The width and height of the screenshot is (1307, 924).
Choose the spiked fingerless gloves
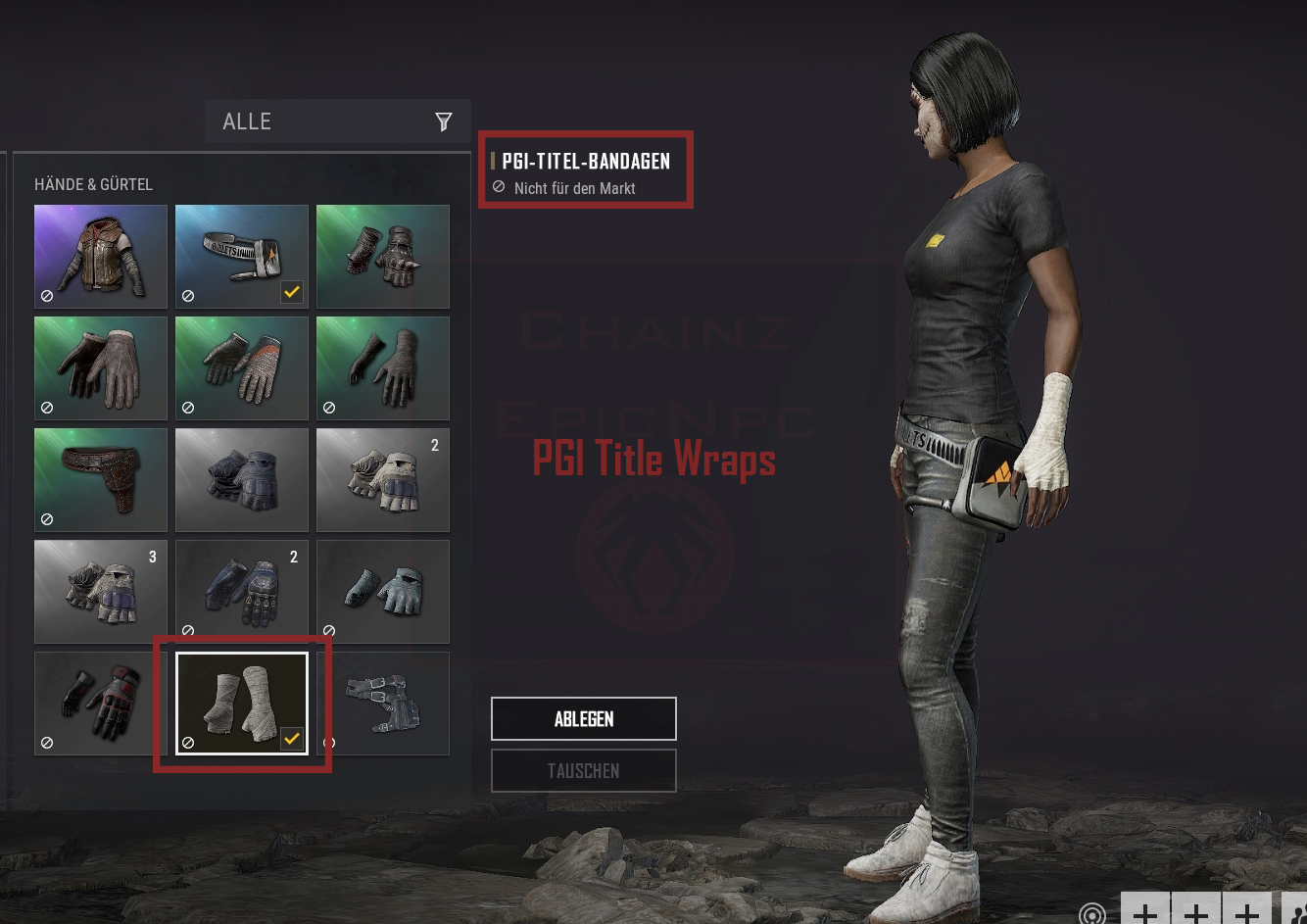pos(383,257)
